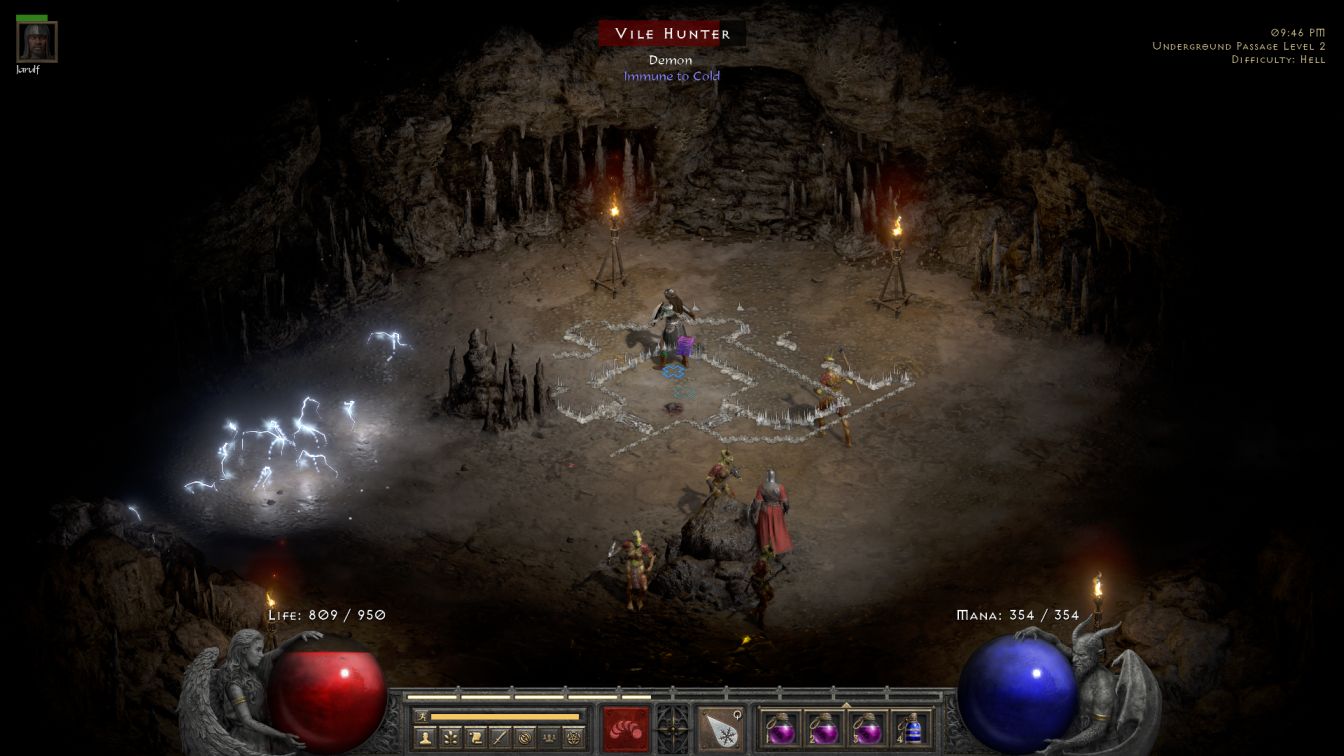Open the character sheet with the bust icon
Viewport: 1344px width, 756px height.
coord(426,738)
